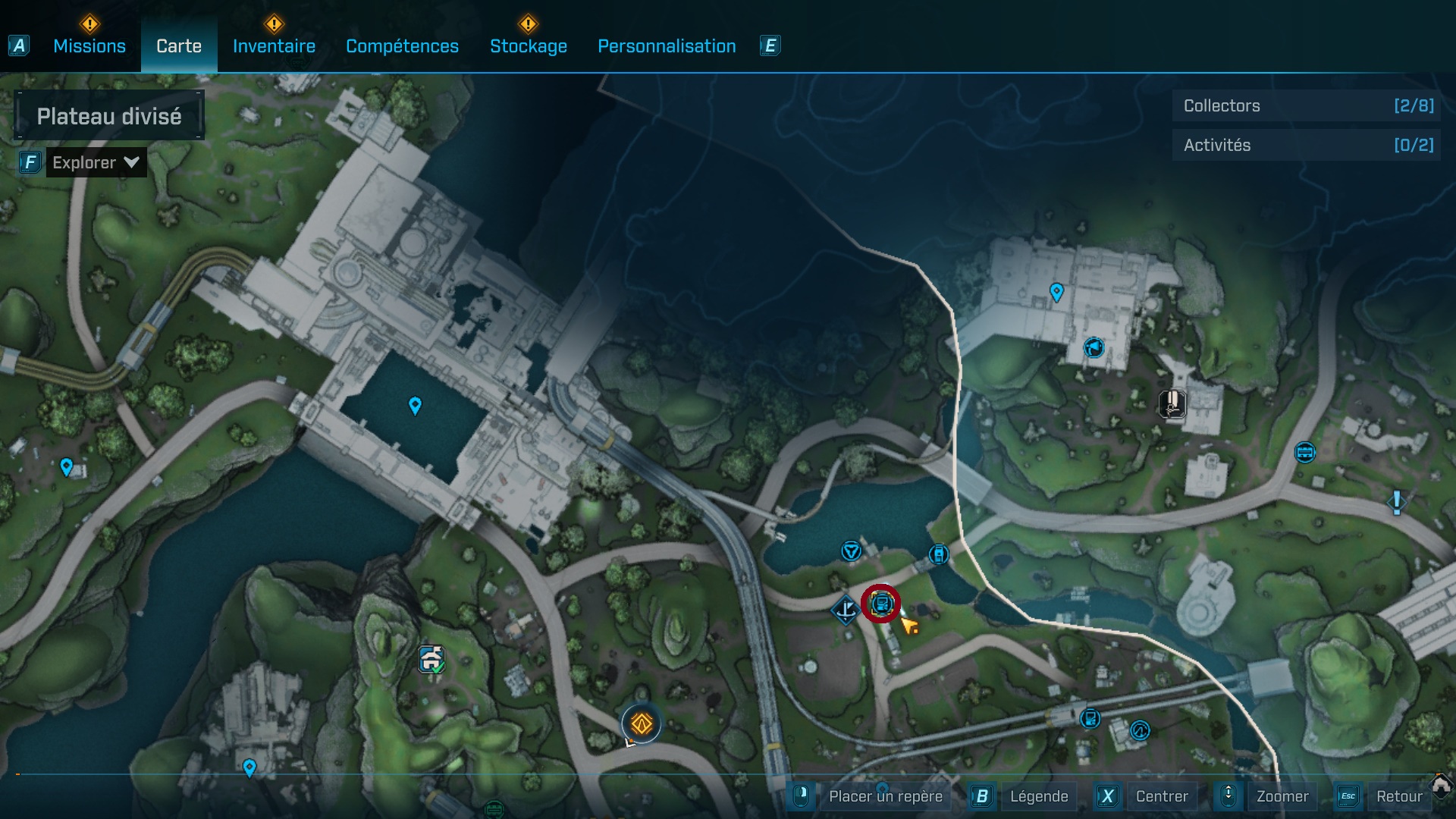Image resolution: width=1456 pixels, height=819 pixels.
Task: Select the Carte tab
Action: click(x=179, y=46)
